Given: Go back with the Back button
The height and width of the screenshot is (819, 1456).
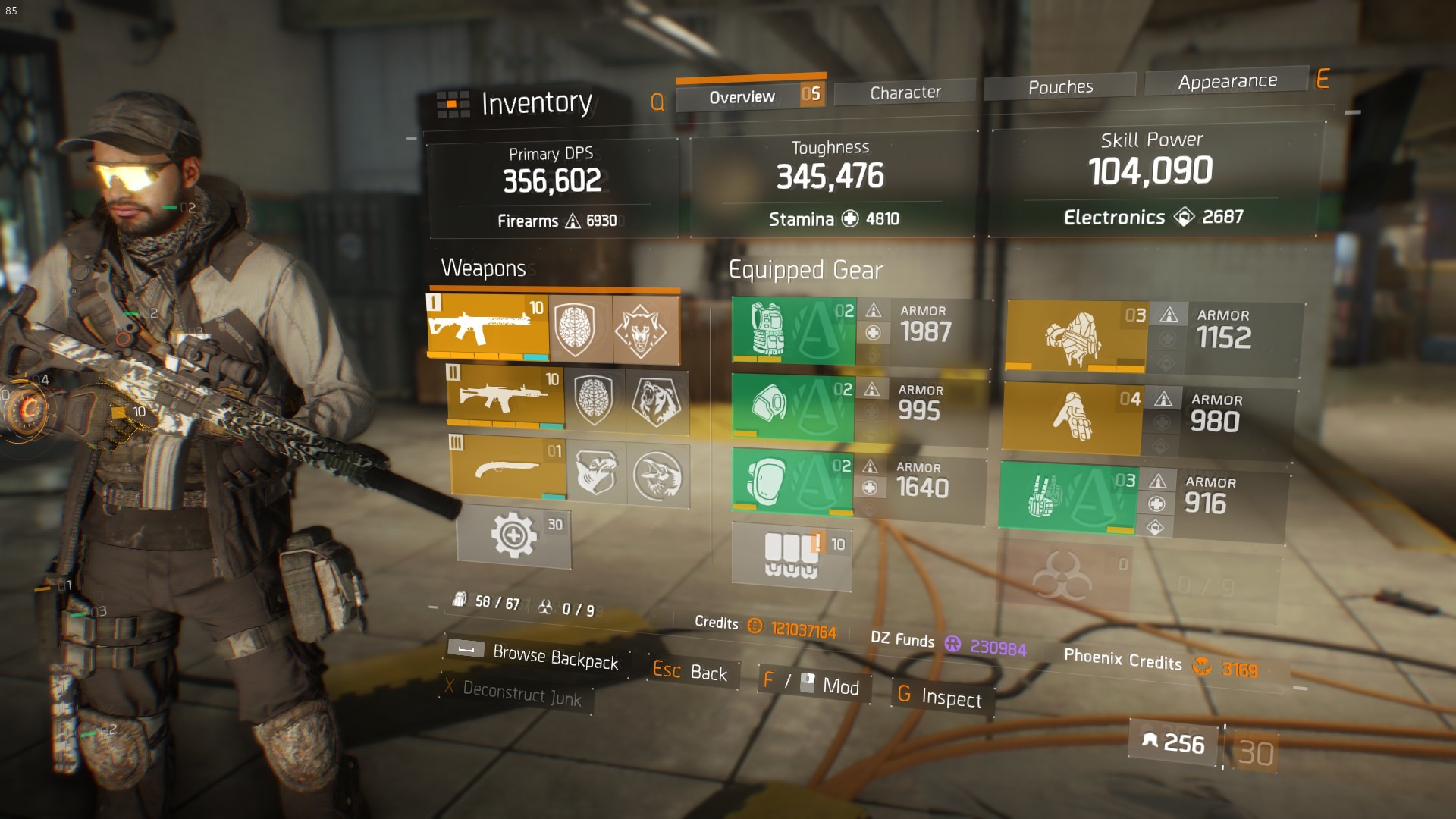Looking at the screenshot, I should pos(690,671).
